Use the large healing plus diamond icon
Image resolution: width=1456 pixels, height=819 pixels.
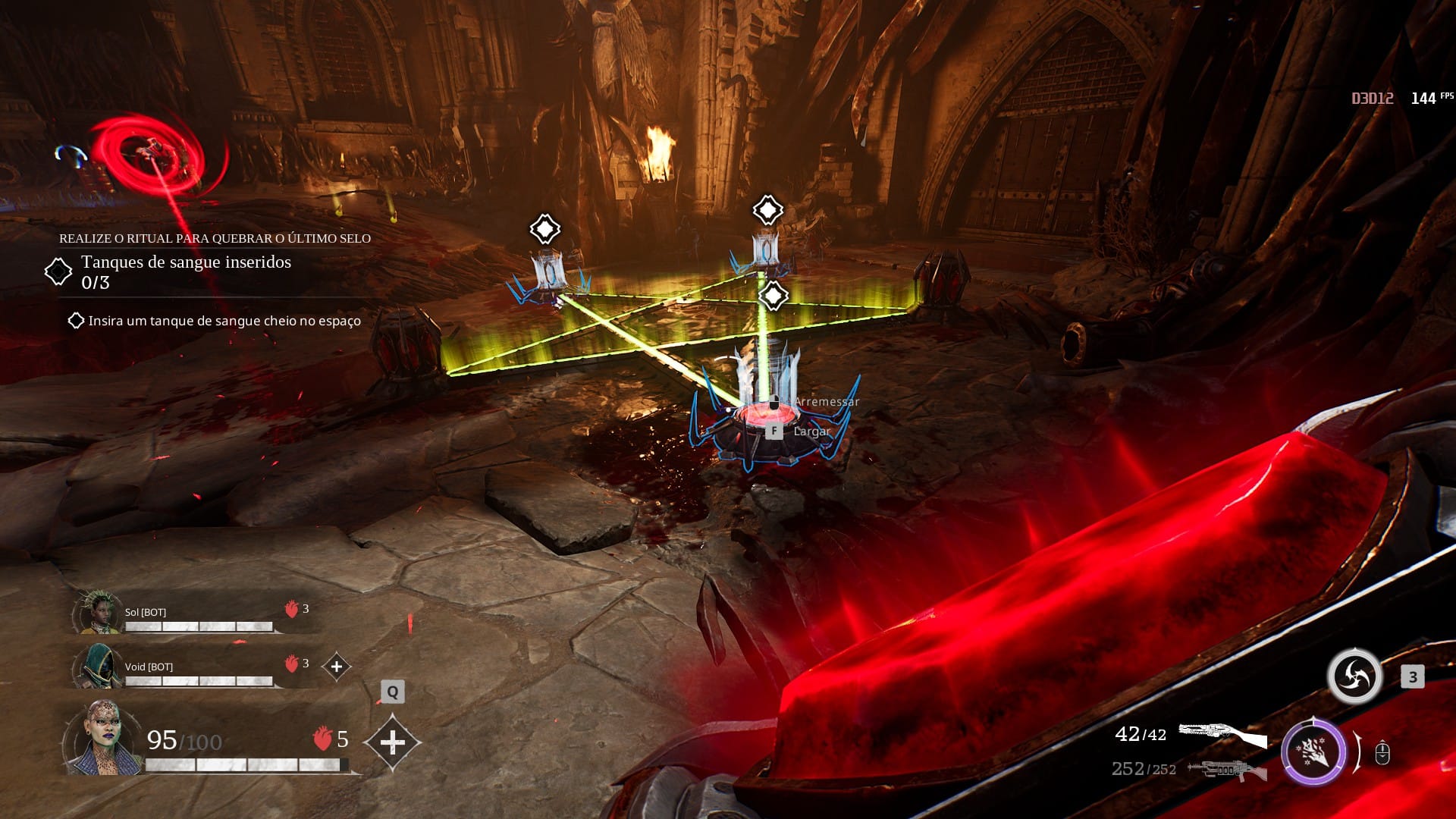tap(392, 742)
